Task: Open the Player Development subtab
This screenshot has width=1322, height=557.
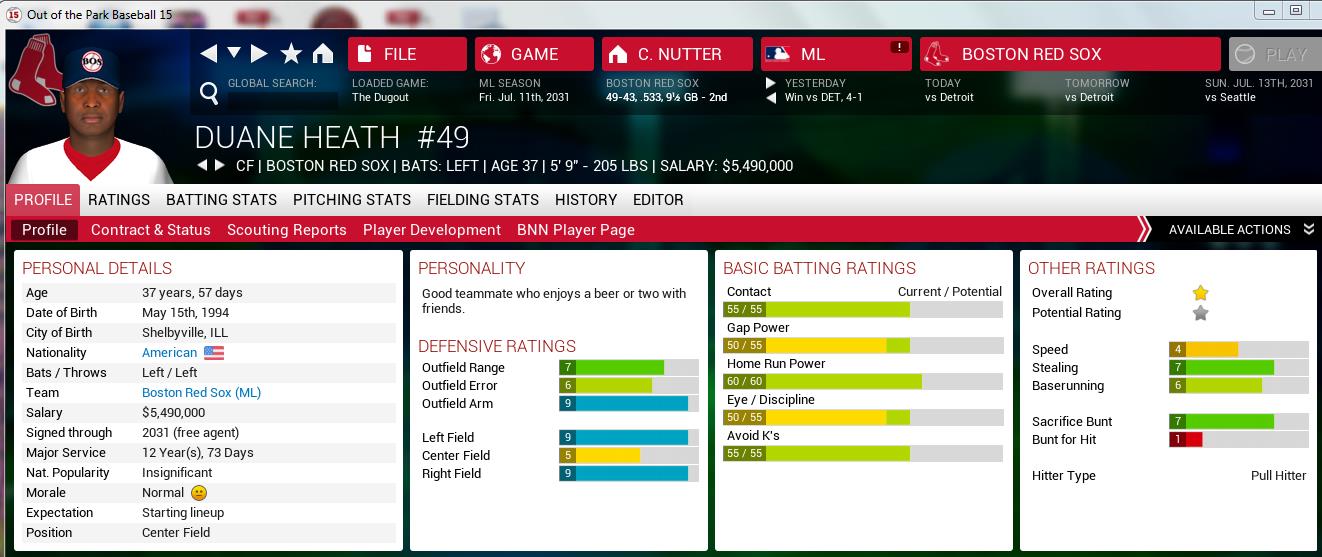Action: (x=432, y=230)
